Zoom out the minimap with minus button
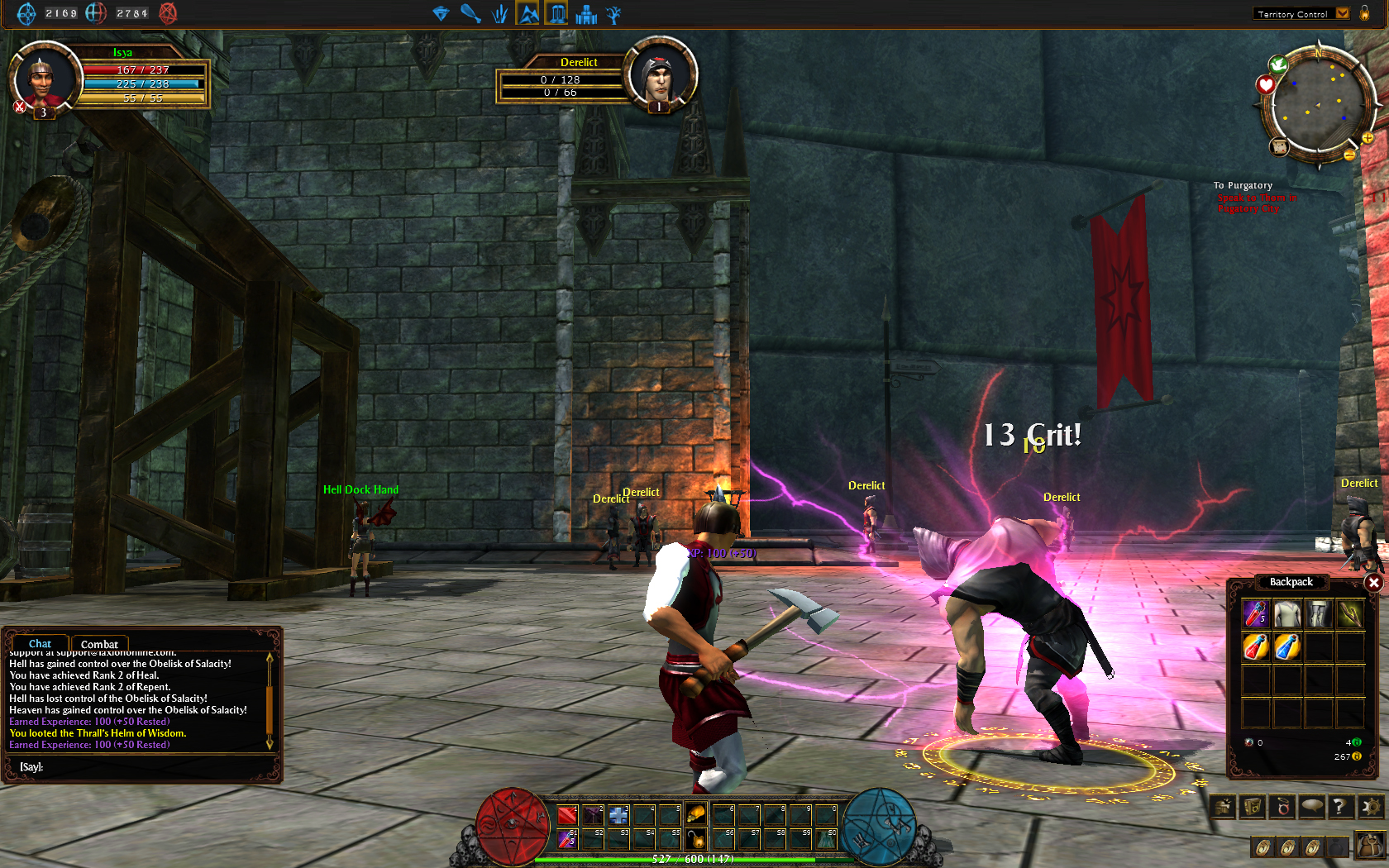 click(x=1349, y=155)
